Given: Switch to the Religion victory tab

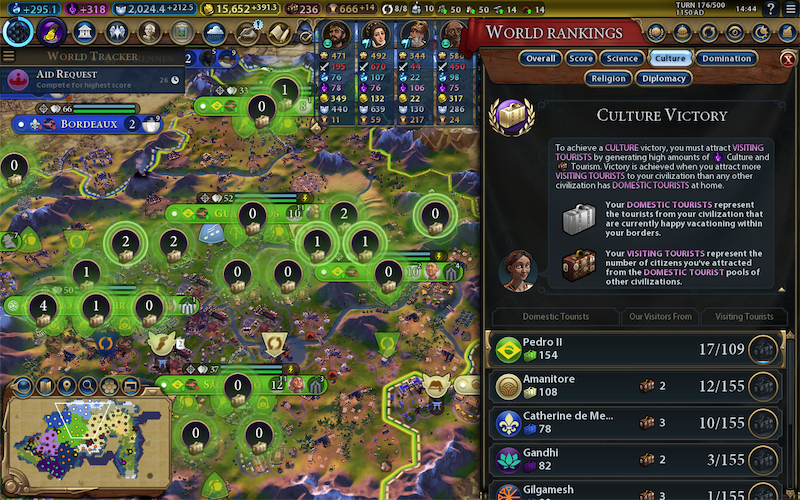Looking at the screenshot, I should pyautogui.click(x=609, y=77).
